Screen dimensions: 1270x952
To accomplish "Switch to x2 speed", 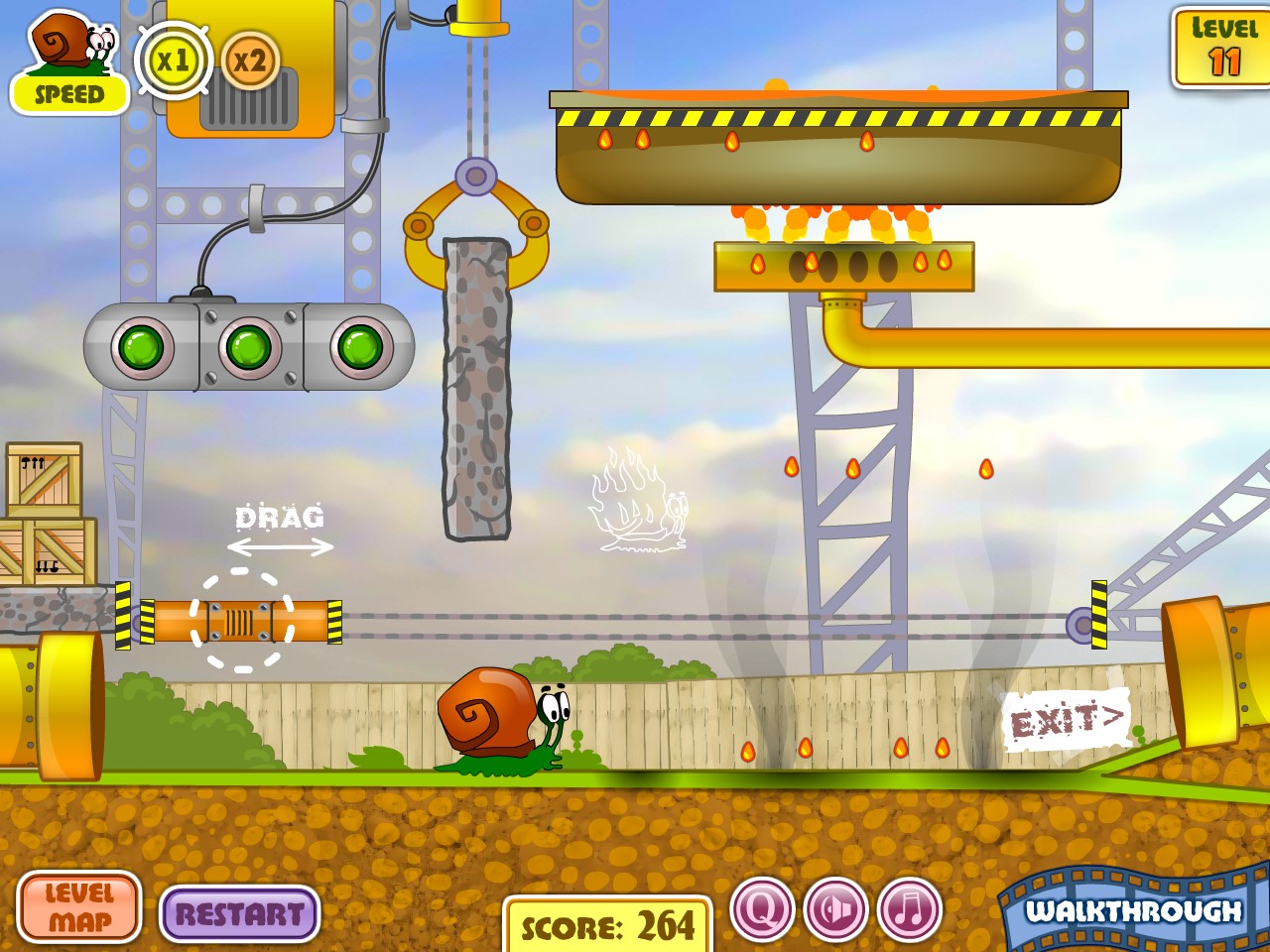I will tap(249, 61).
